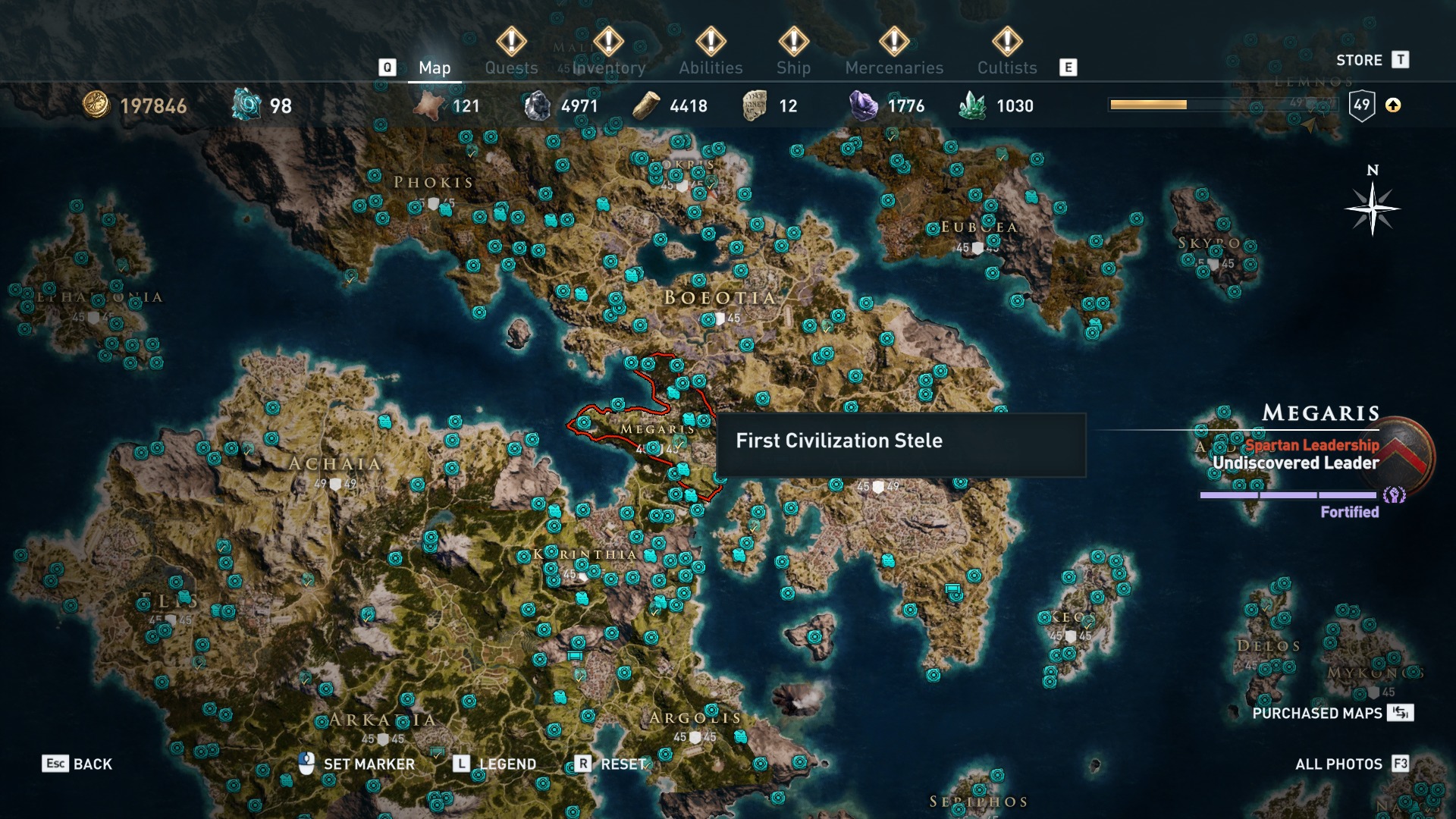
Task: Select the Achaia region label
Action: 334,464
